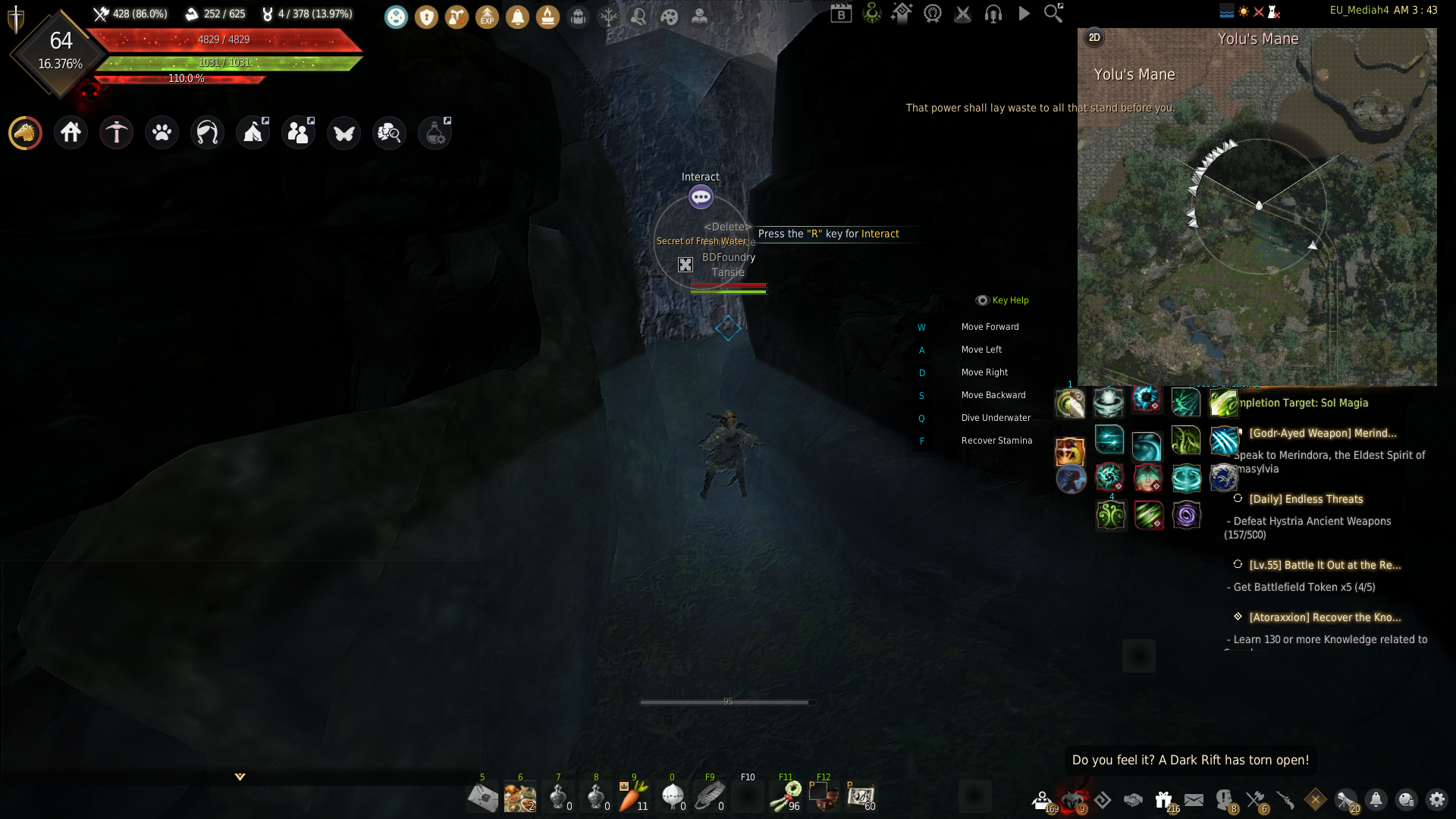This screenshot has width=1456, height=819.
Task: Open the magnifying glass search icon
Action: coord(1053,13)
